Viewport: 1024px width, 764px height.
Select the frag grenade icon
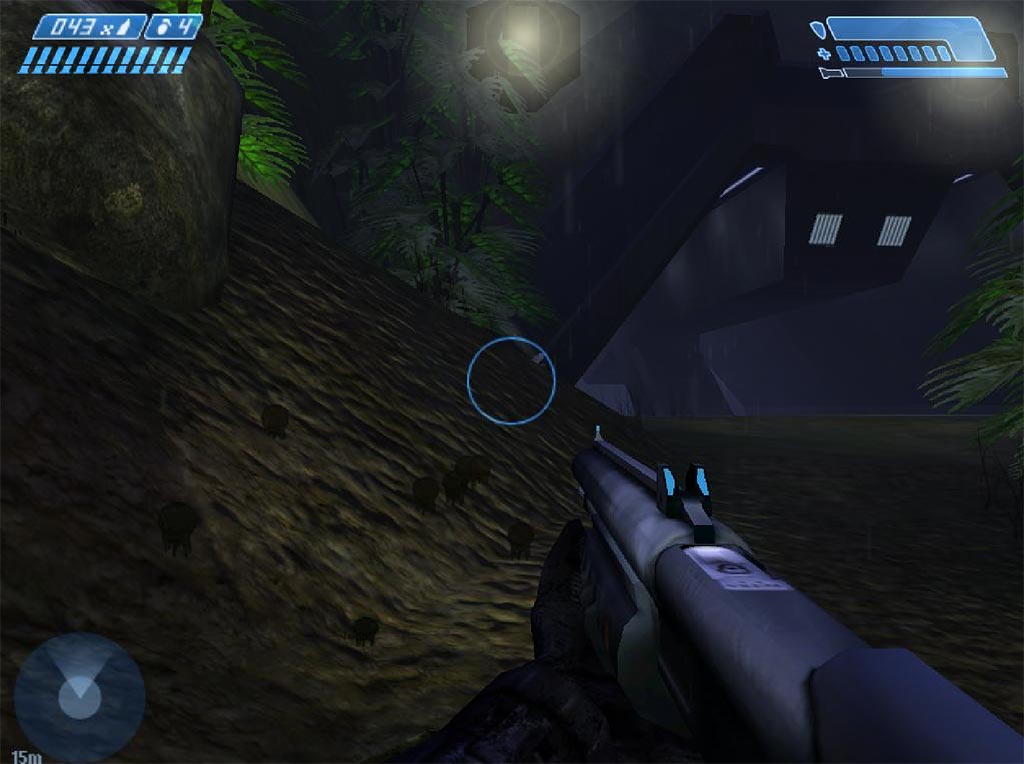(x=163, y=27)
